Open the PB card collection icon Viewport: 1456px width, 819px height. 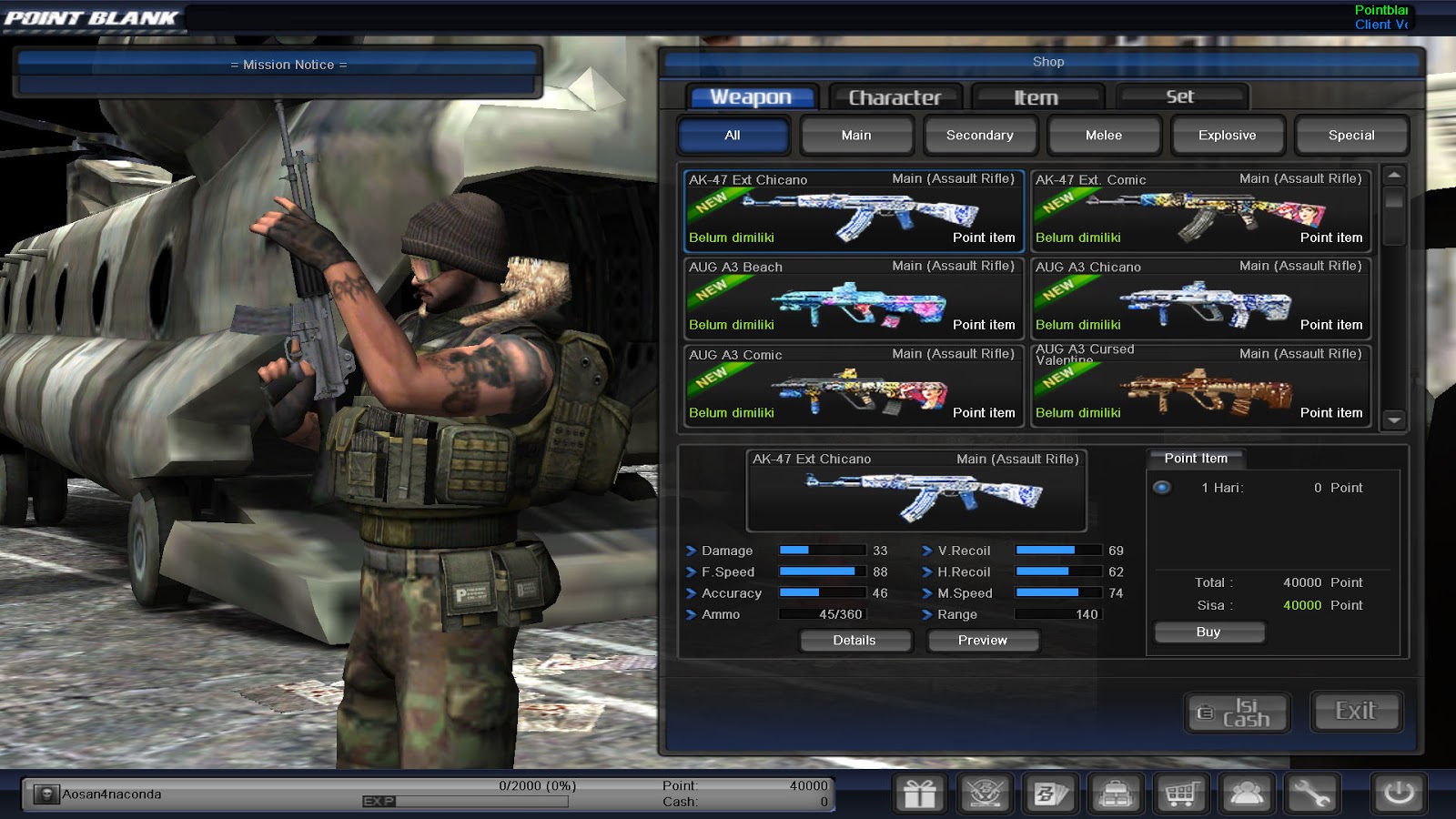[1051, 793]
